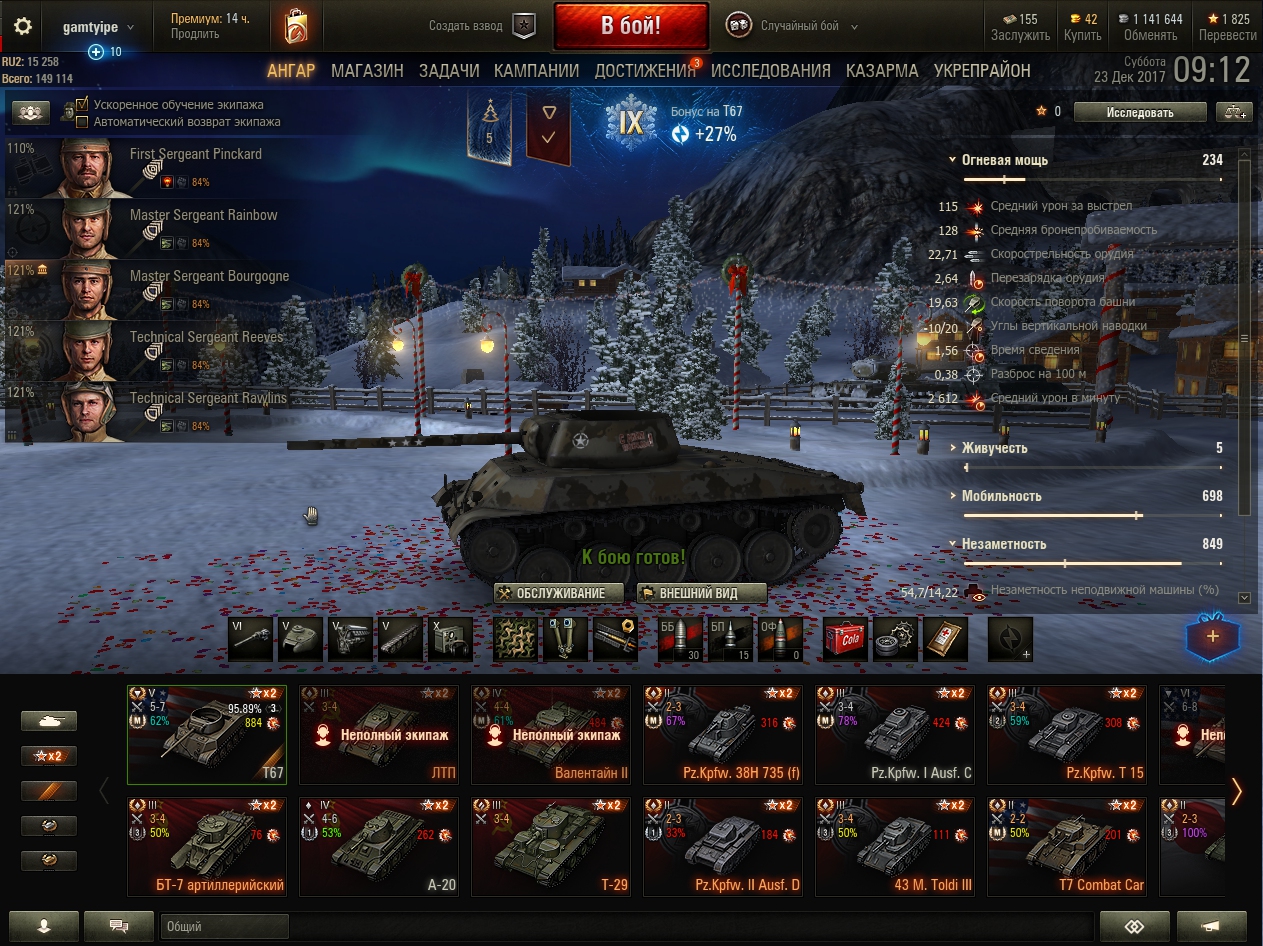Viewport: 1263px width, 946px height.
Task: Open the settings gear menu
Action: click(x=23, y=27)
